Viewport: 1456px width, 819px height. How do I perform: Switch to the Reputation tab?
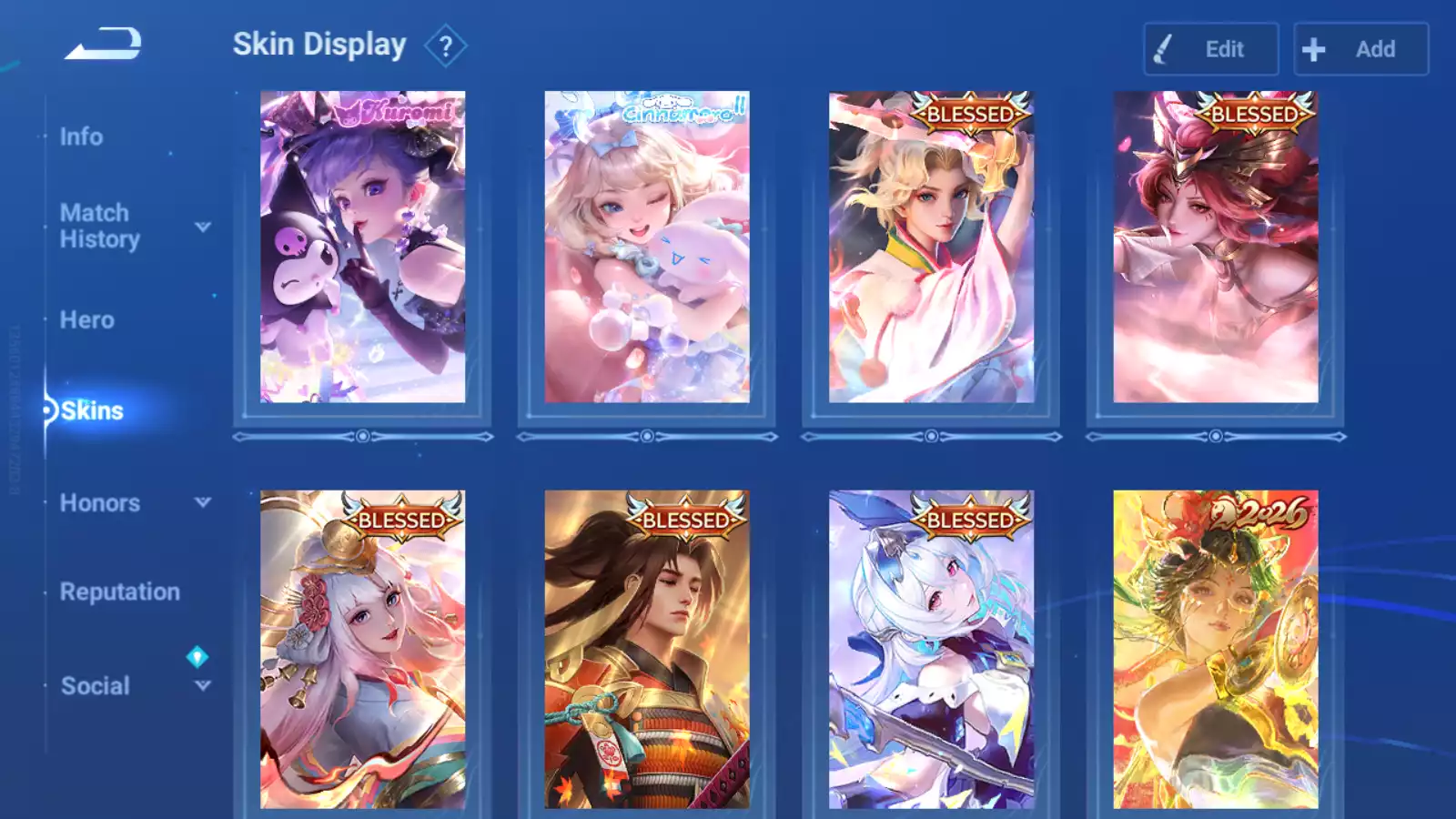(x=119, y=592)
